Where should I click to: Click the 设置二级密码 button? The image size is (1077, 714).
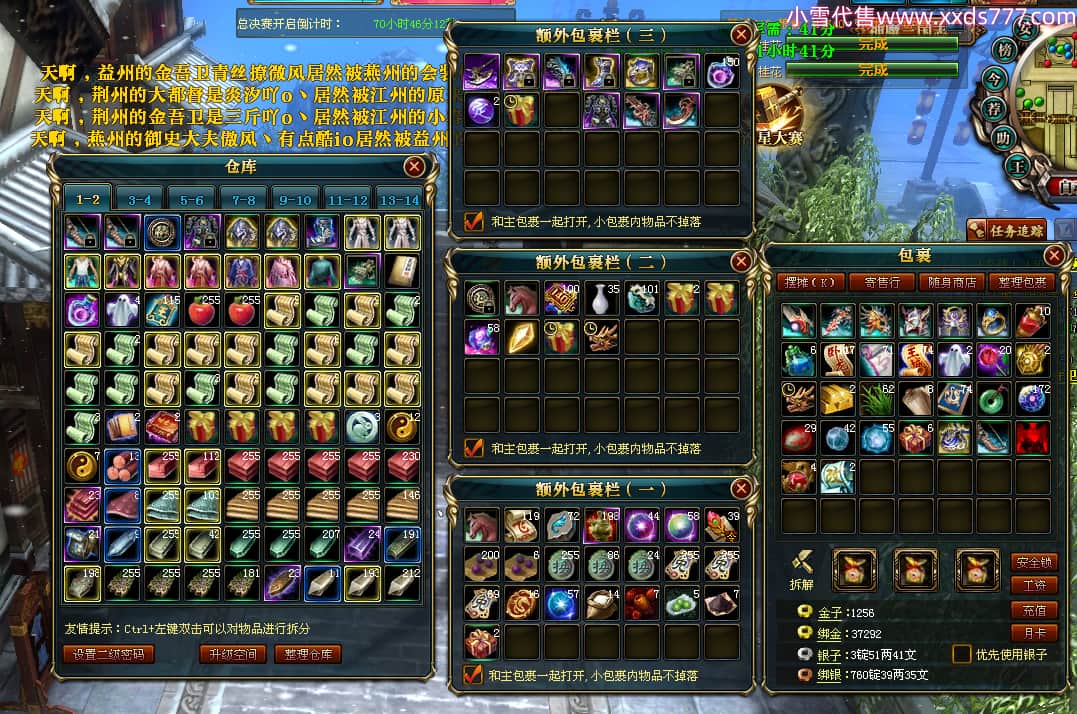(x=109, y=654)
